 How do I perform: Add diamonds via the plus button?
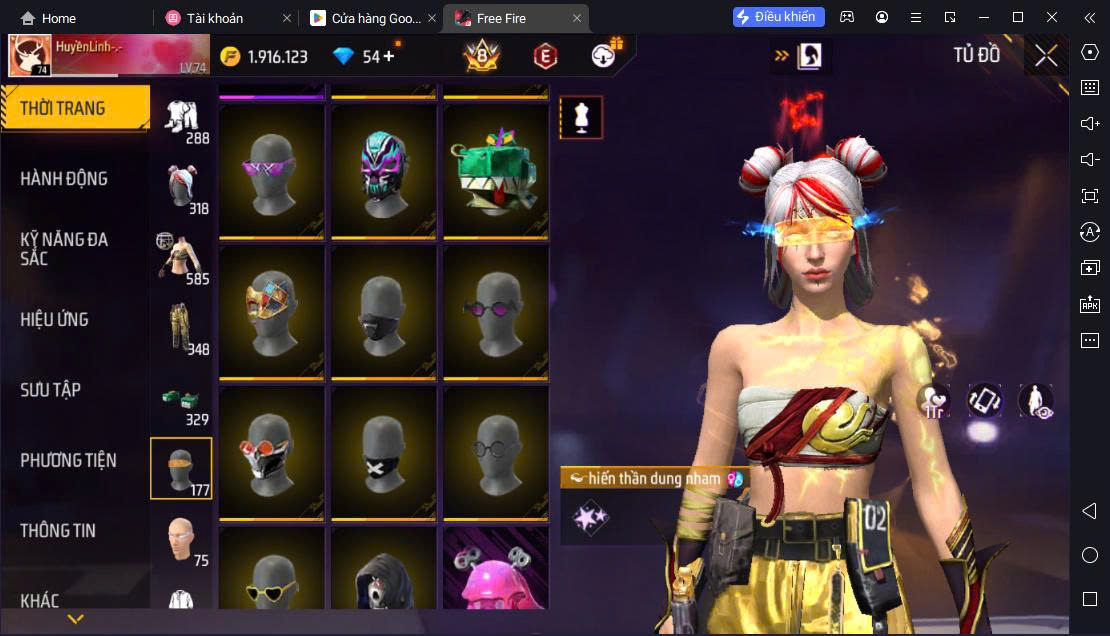389,56
